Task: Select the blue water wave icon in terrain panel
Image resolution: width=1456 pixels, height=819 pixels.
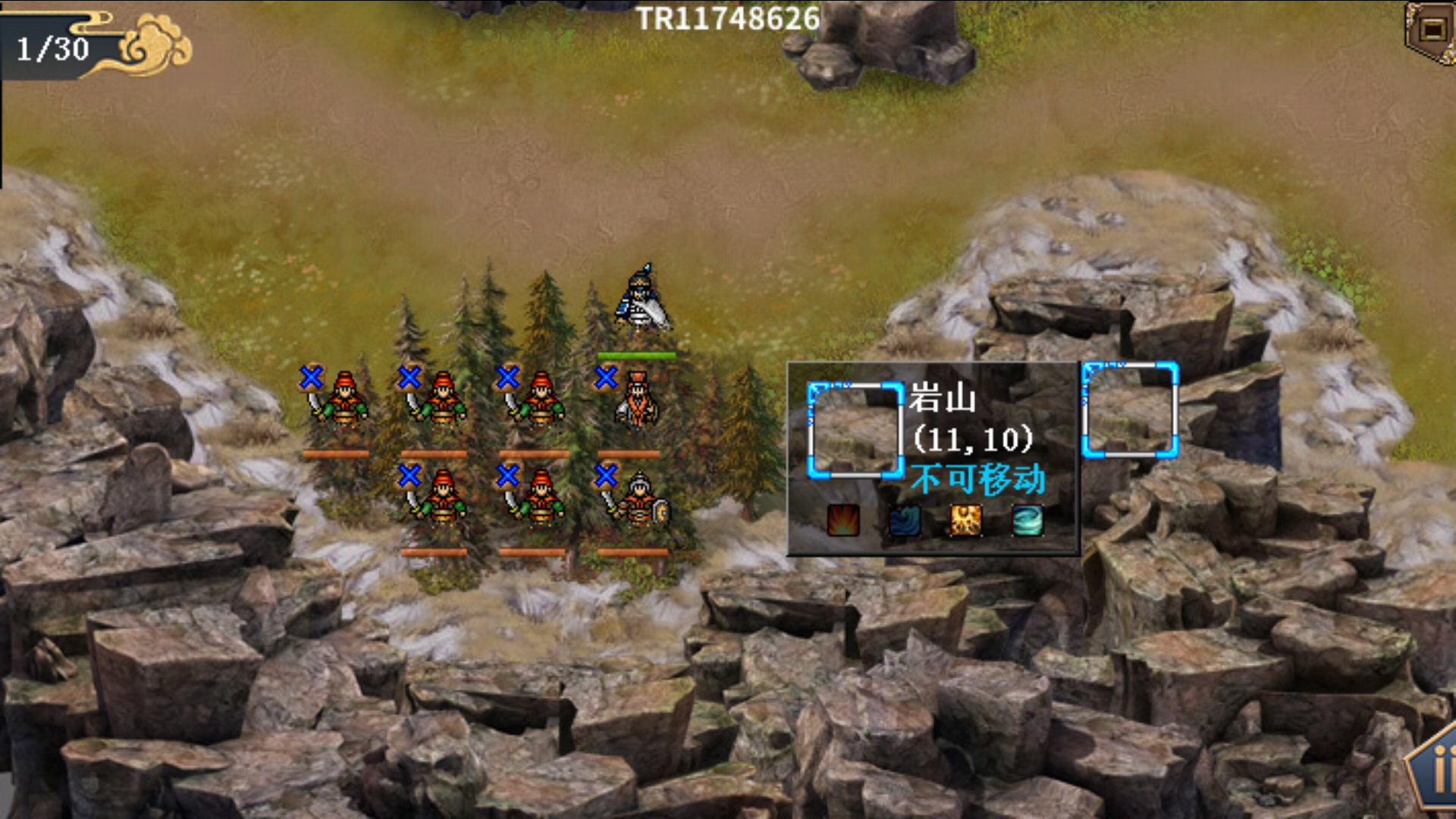Action: click(x=904, y=520)
